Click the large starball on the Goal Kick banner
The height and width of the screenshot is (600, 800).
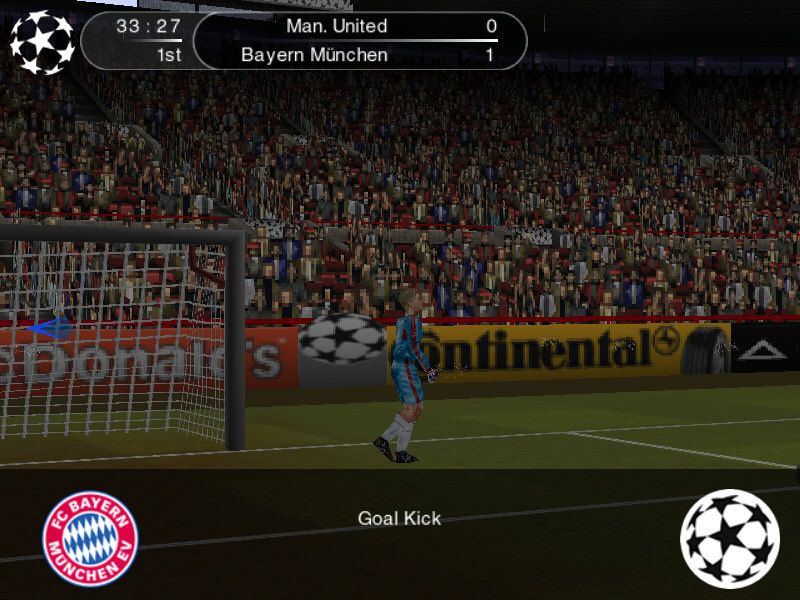729,538
